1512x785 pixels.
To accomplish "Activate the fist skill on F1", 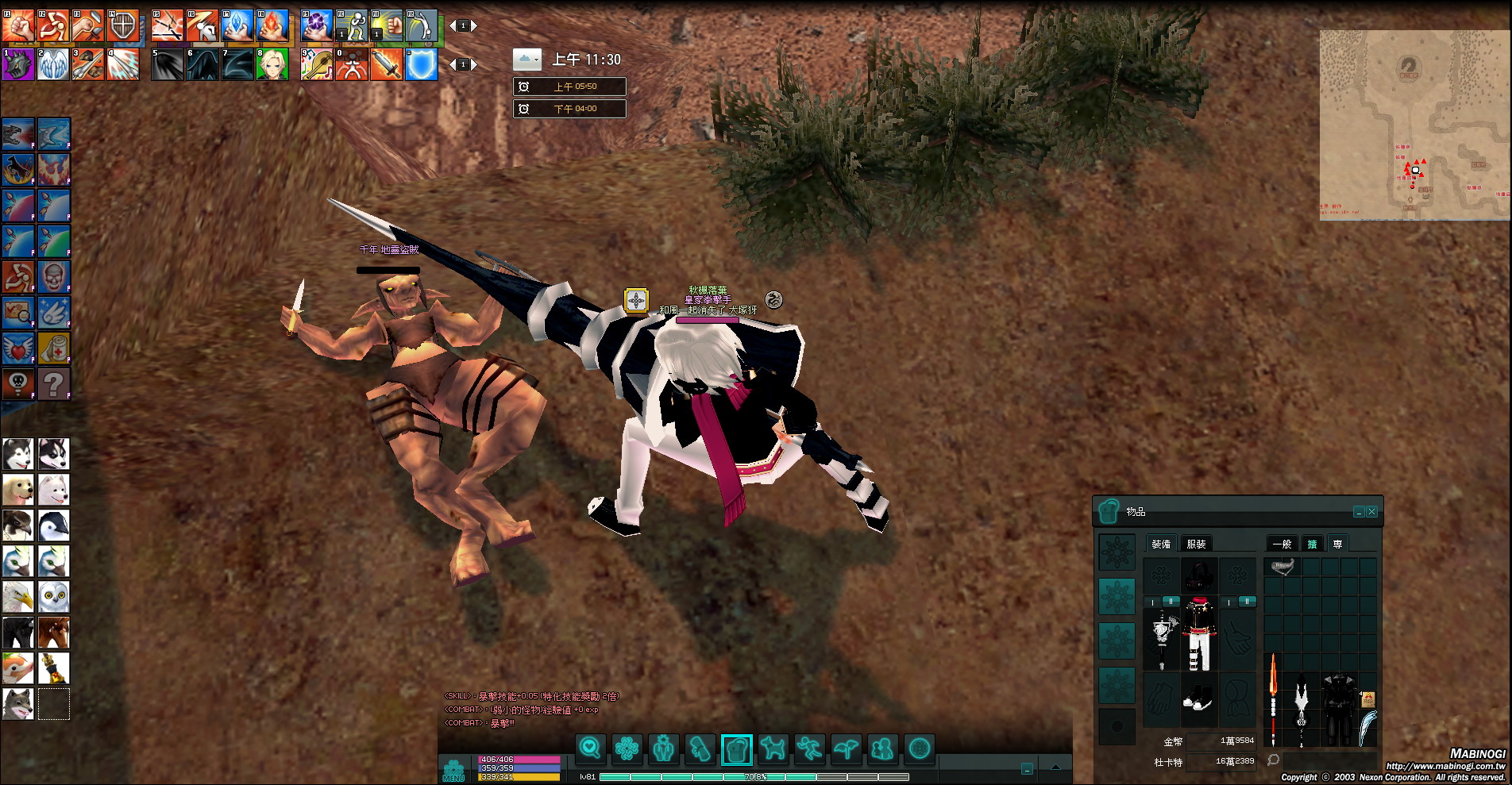I will pyautogui.click(x=17, y=25).
